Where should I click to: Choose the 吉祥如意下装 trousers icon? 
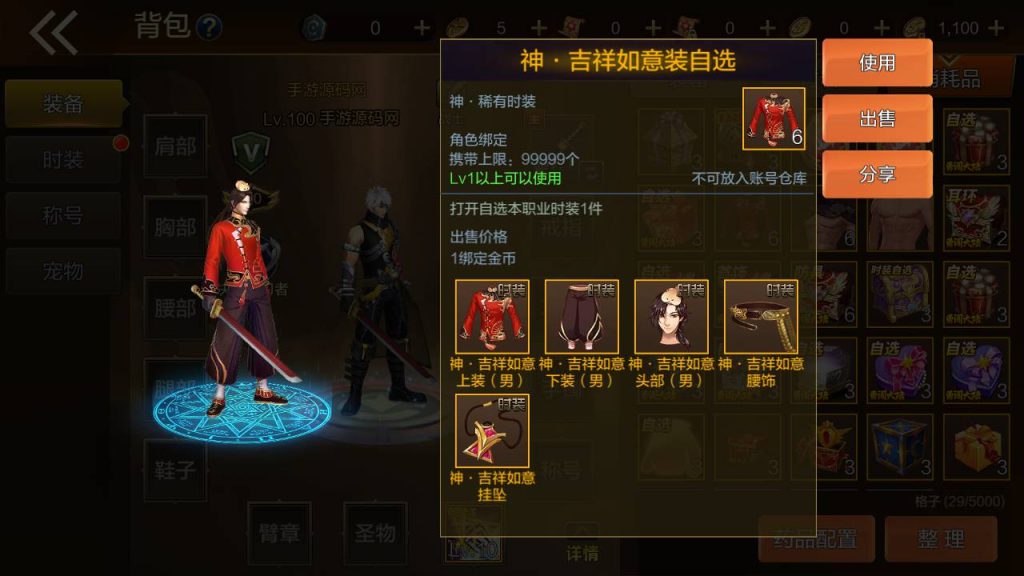pyautogui.click(x=582, y=317)
